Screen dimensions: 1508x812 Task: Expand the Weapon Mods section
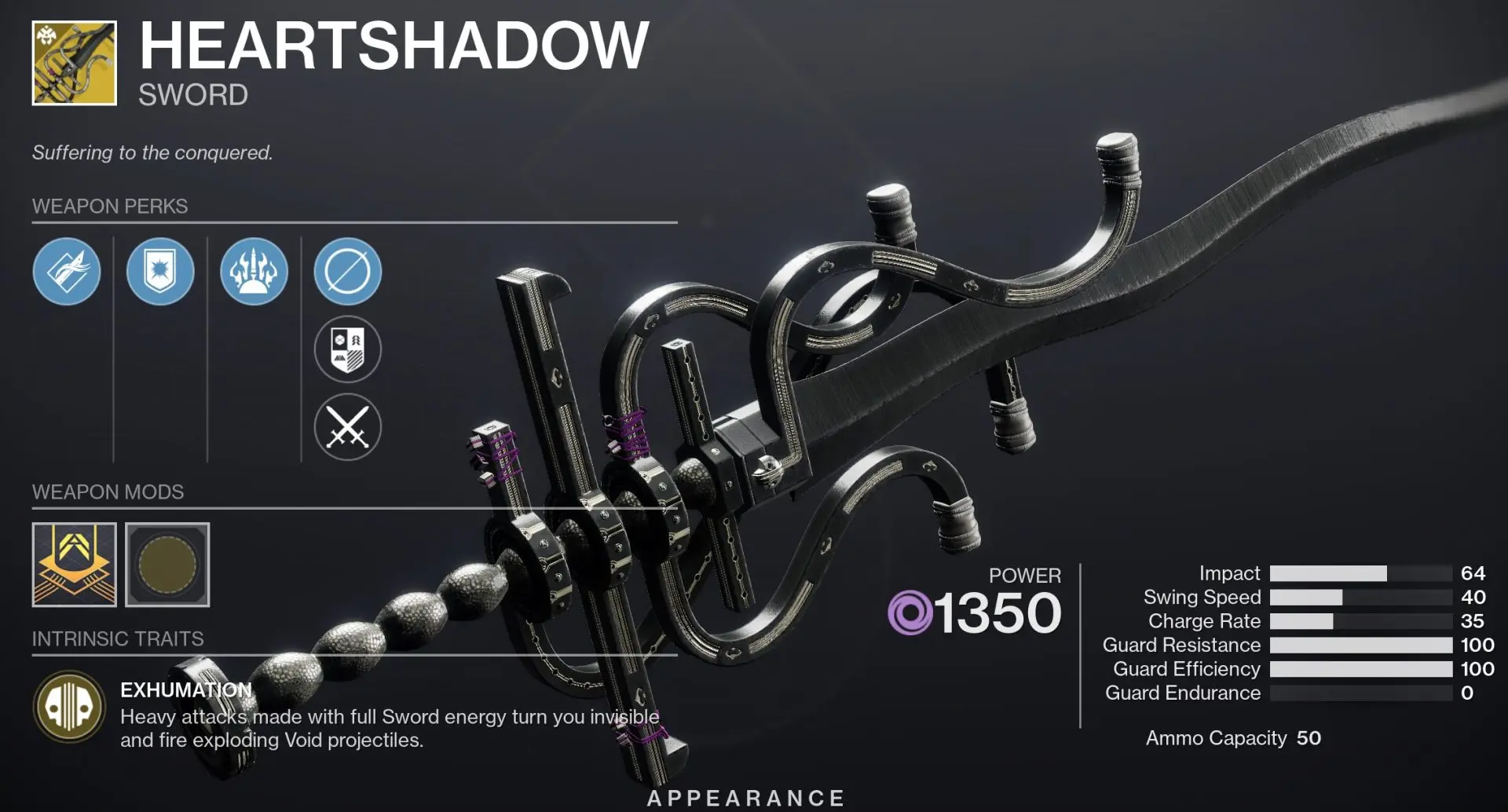click(x=107, y=492)
